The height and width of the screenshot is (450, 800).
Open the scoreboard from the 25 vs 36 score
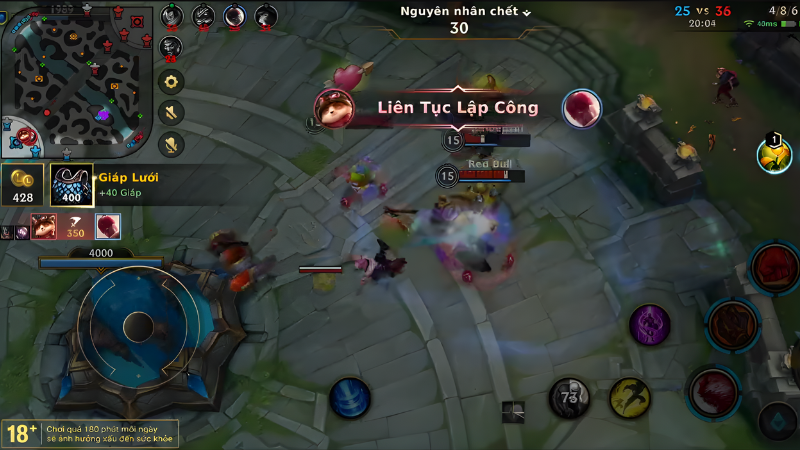pyautogui.click(x=703, y=11)
